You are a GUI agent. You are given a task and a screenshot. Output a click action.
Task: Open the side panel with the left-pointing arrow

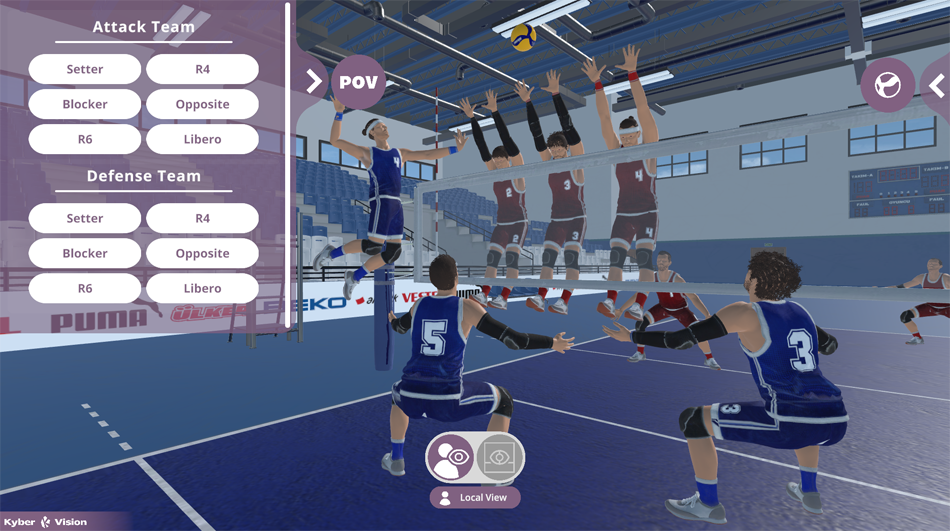coord(937,86)
